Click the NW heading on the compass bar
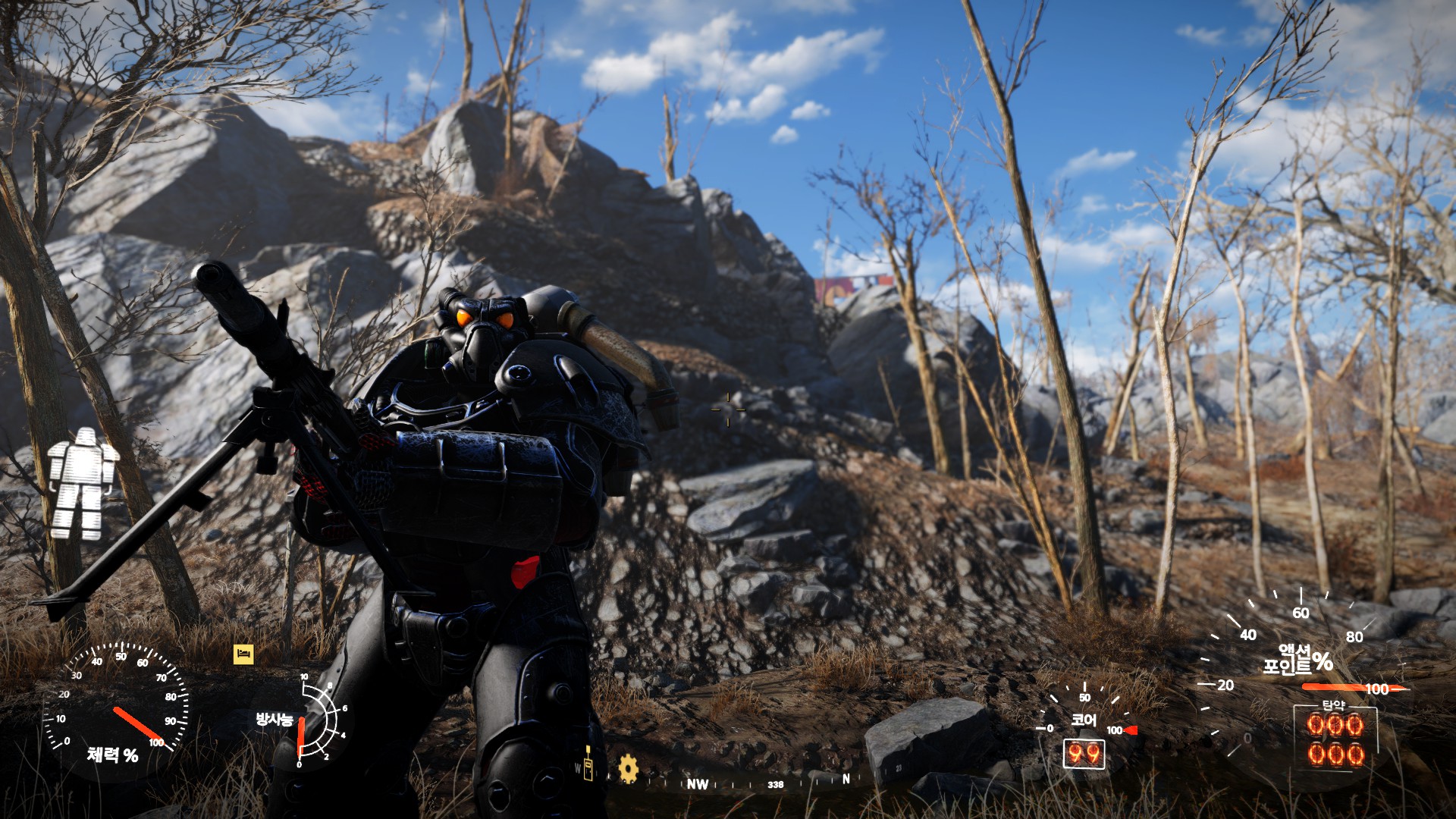The width and height of the screenshot is (1456, 819). (697, 784)
